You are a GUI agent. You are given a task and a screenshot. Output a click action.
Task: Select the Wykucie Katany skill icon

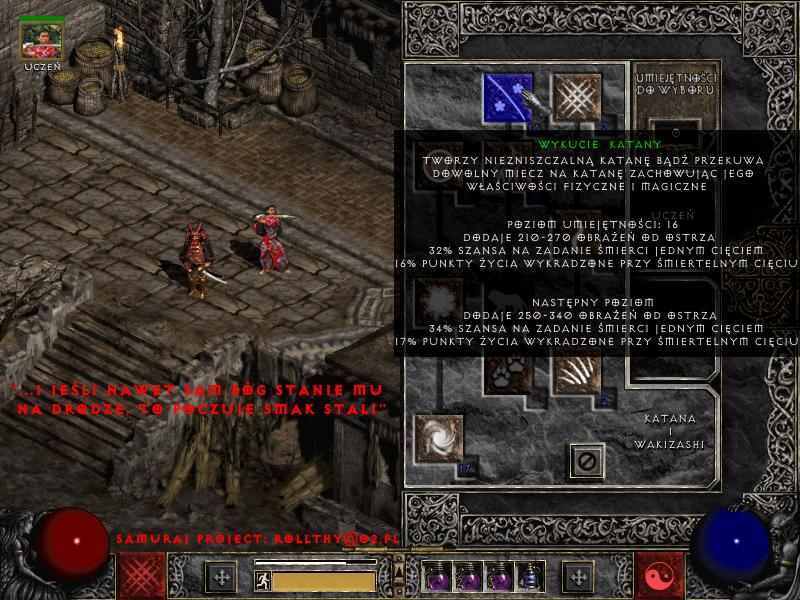508,98
